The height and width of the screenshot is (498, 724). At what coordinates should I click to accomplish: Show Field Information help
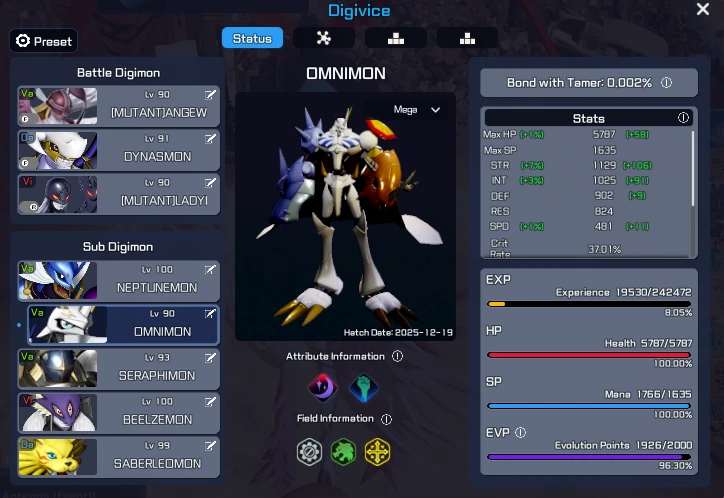coord(386,419)
